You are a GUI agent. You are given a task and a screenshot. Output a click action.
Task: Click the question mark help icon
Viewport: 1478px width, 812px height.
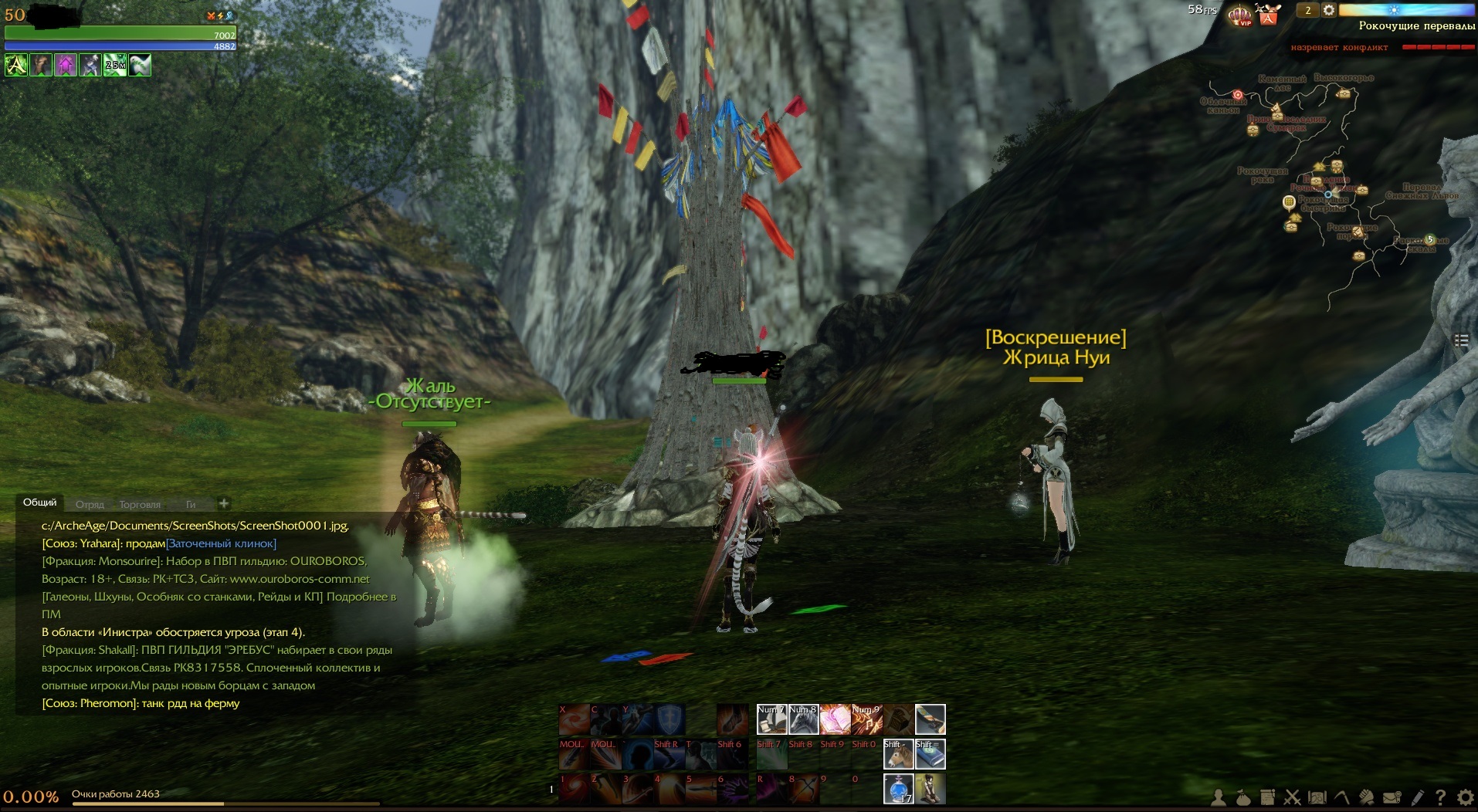(1440, 797)
